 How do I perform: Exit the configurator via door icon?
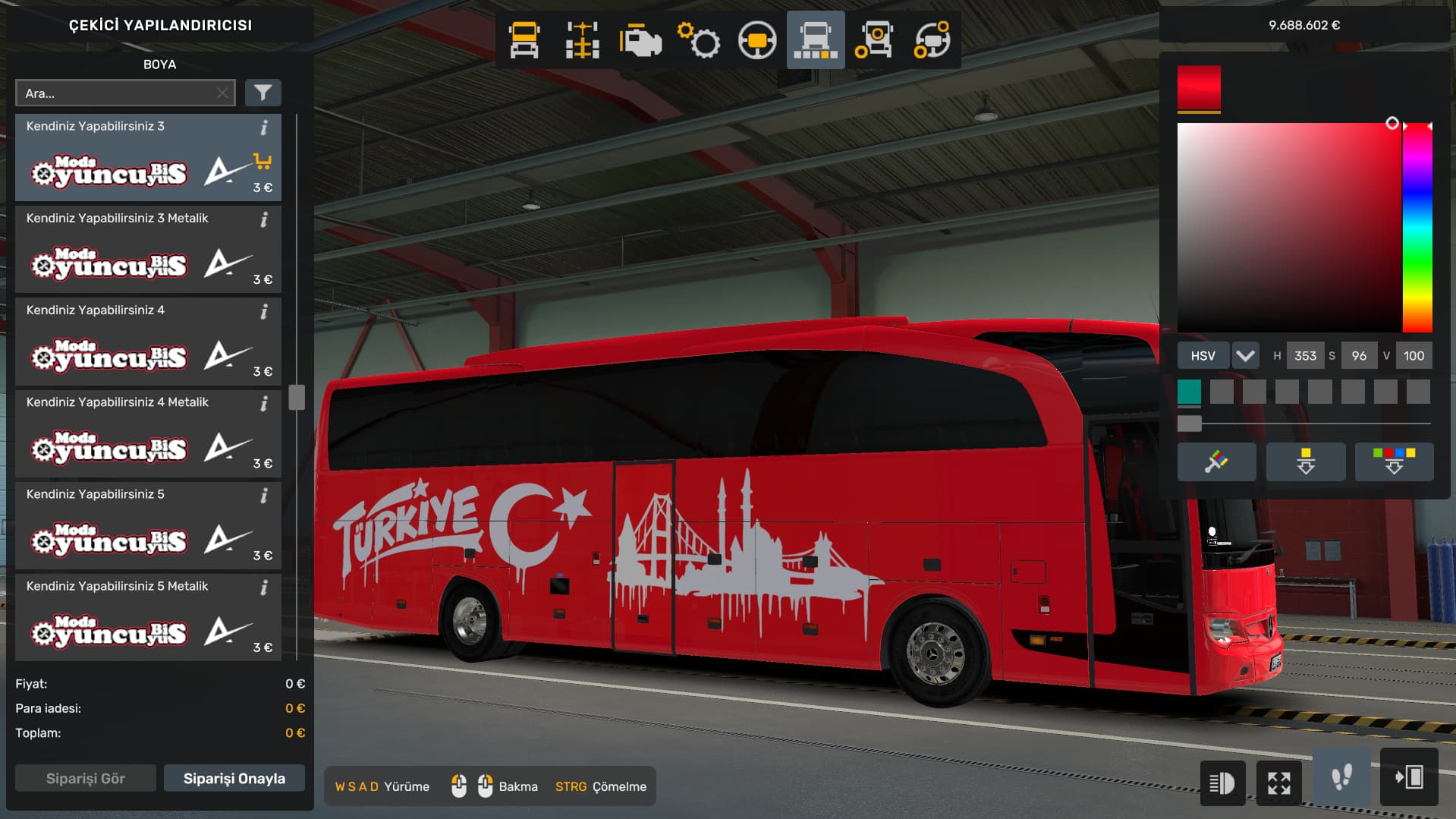coord(1409,778)
